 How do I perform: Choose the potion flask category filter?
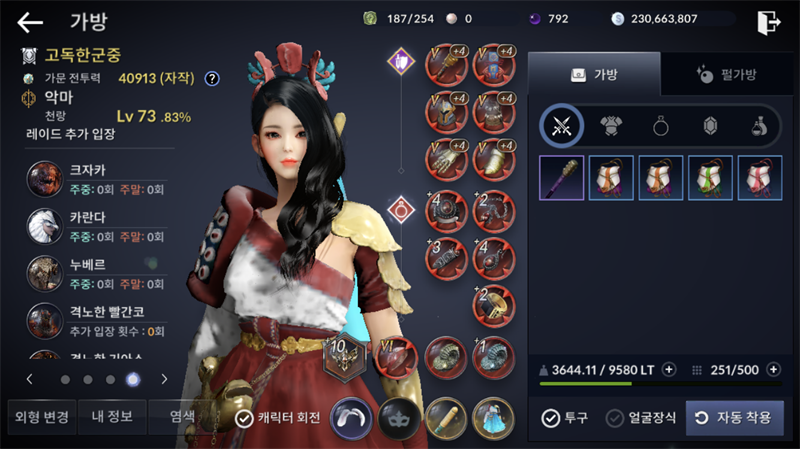760,126
